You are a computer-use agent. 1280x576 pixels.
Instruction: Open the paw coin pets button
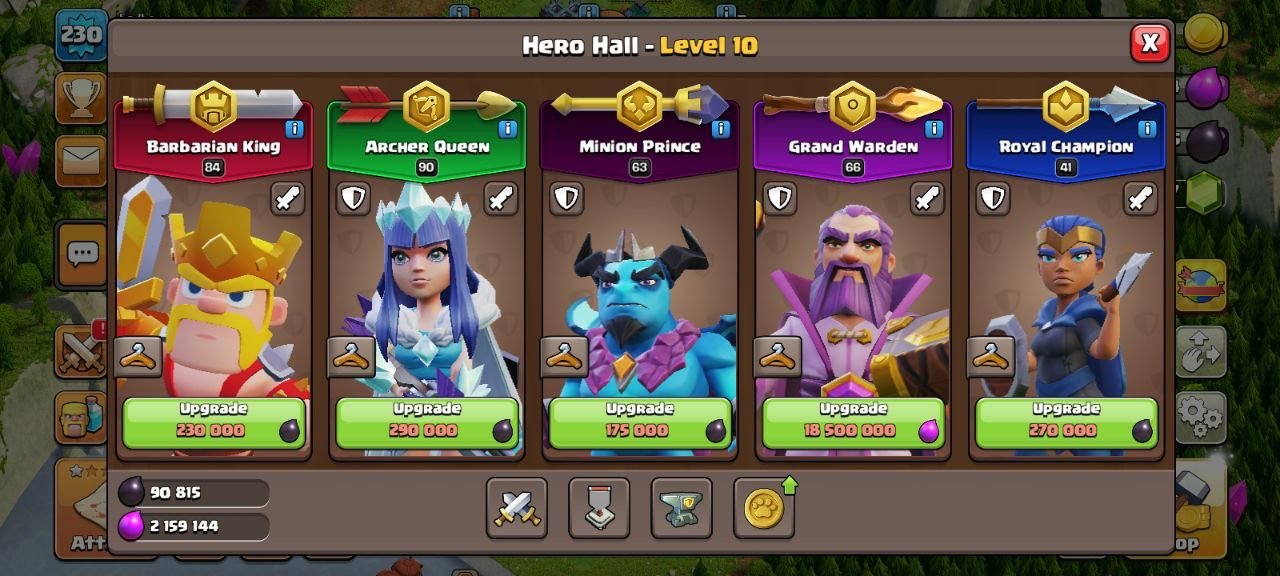(764, 508)
